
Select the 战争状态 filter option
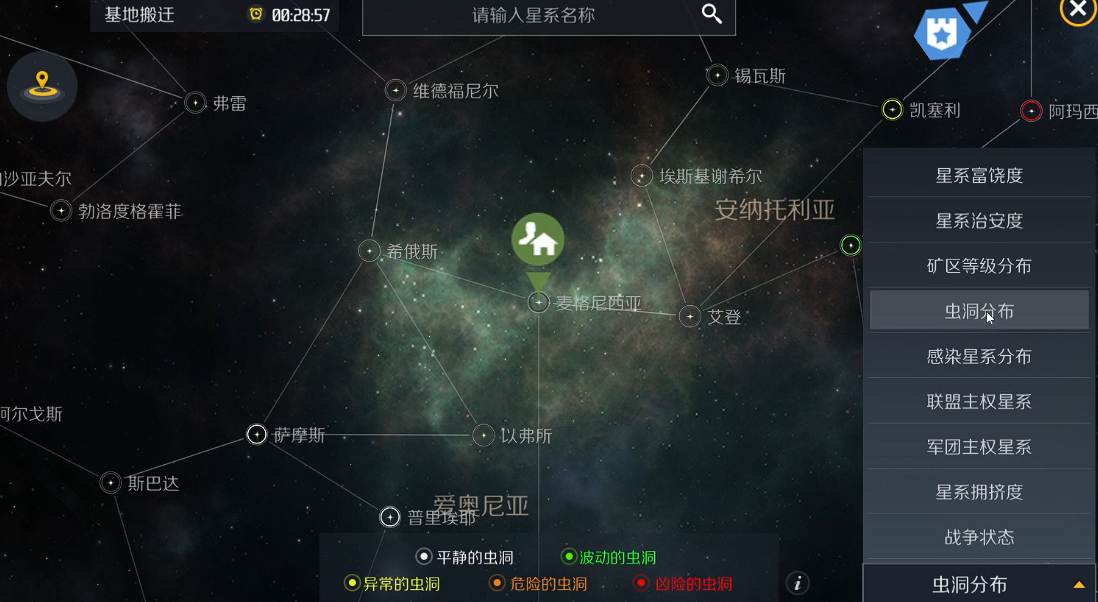(979, 537)
